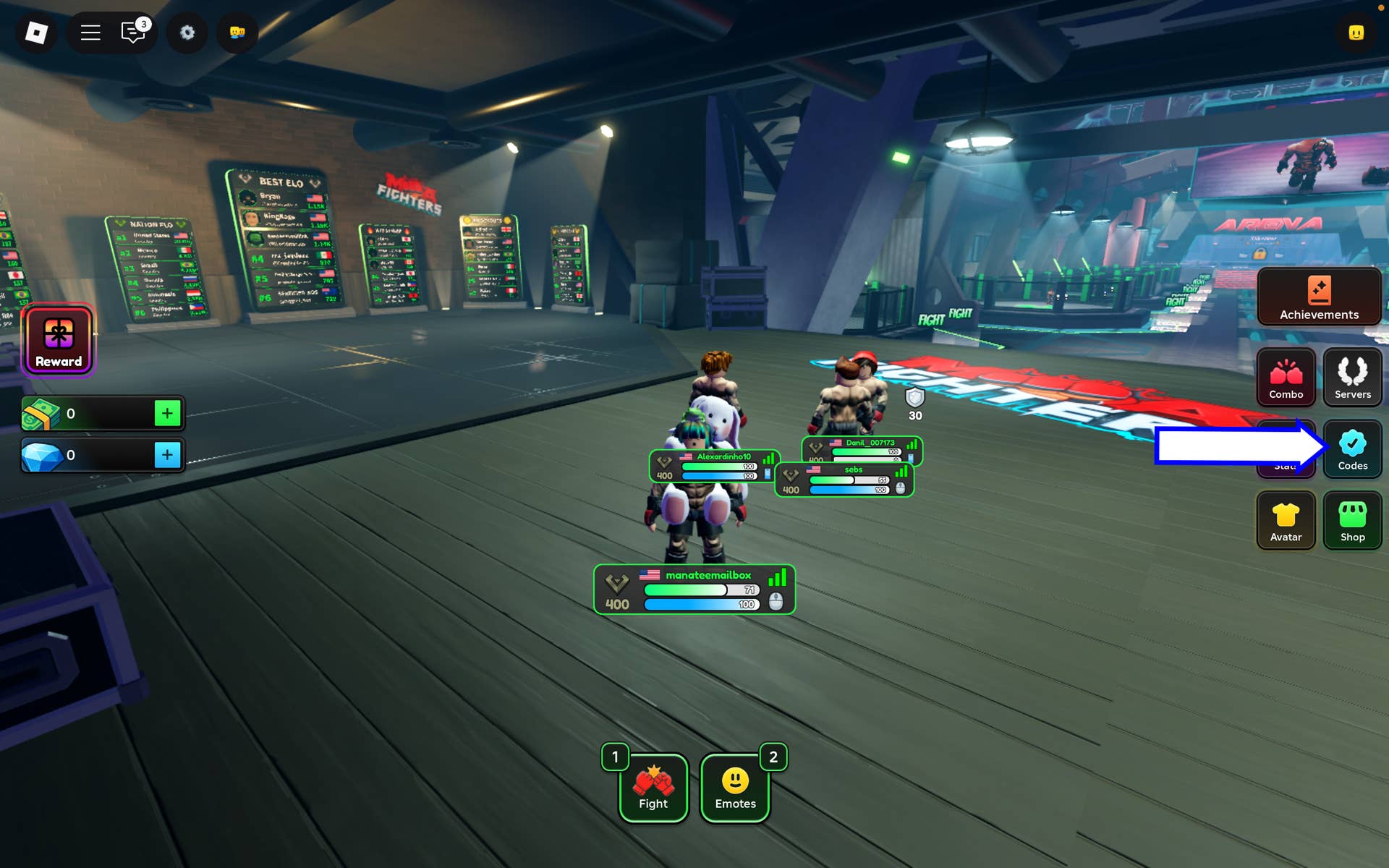
Task: Visit the Shop
Action: [1352, 520]
